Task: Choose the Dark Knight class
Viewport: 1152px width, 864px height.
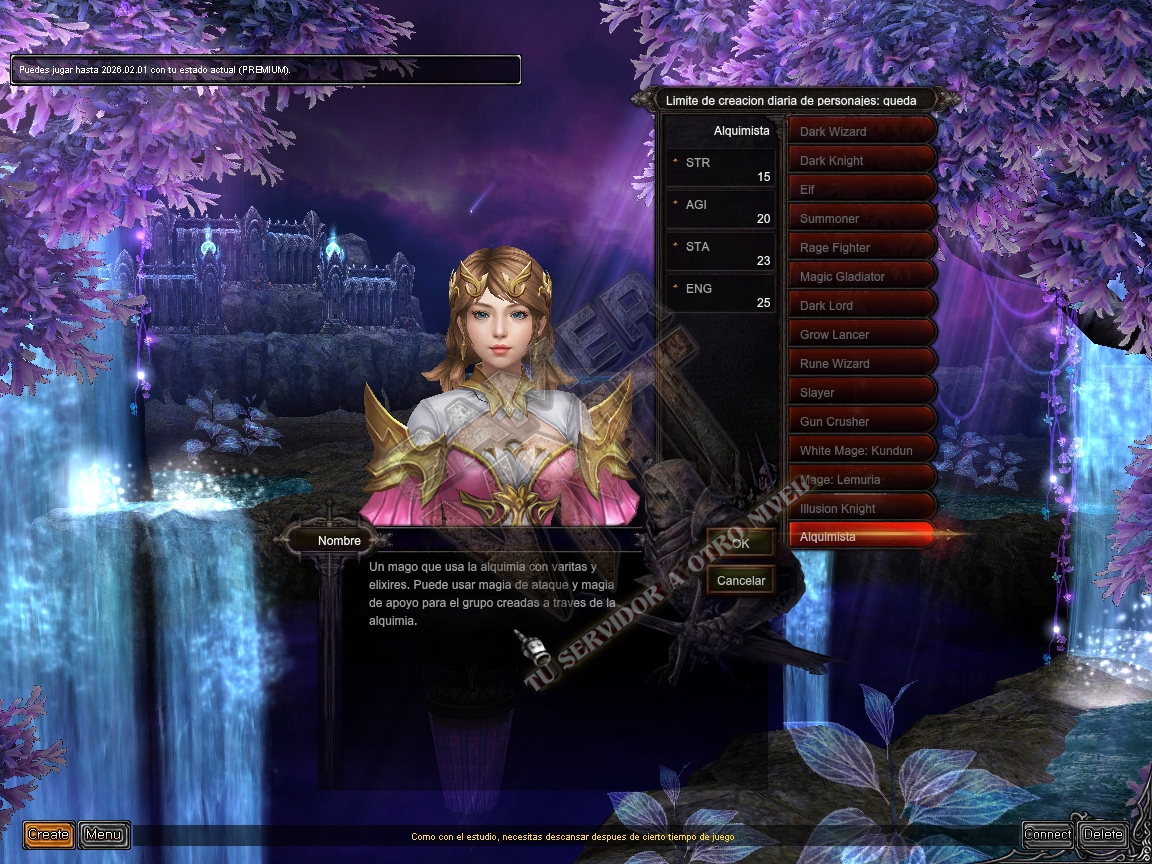Action: click(862, 160)
